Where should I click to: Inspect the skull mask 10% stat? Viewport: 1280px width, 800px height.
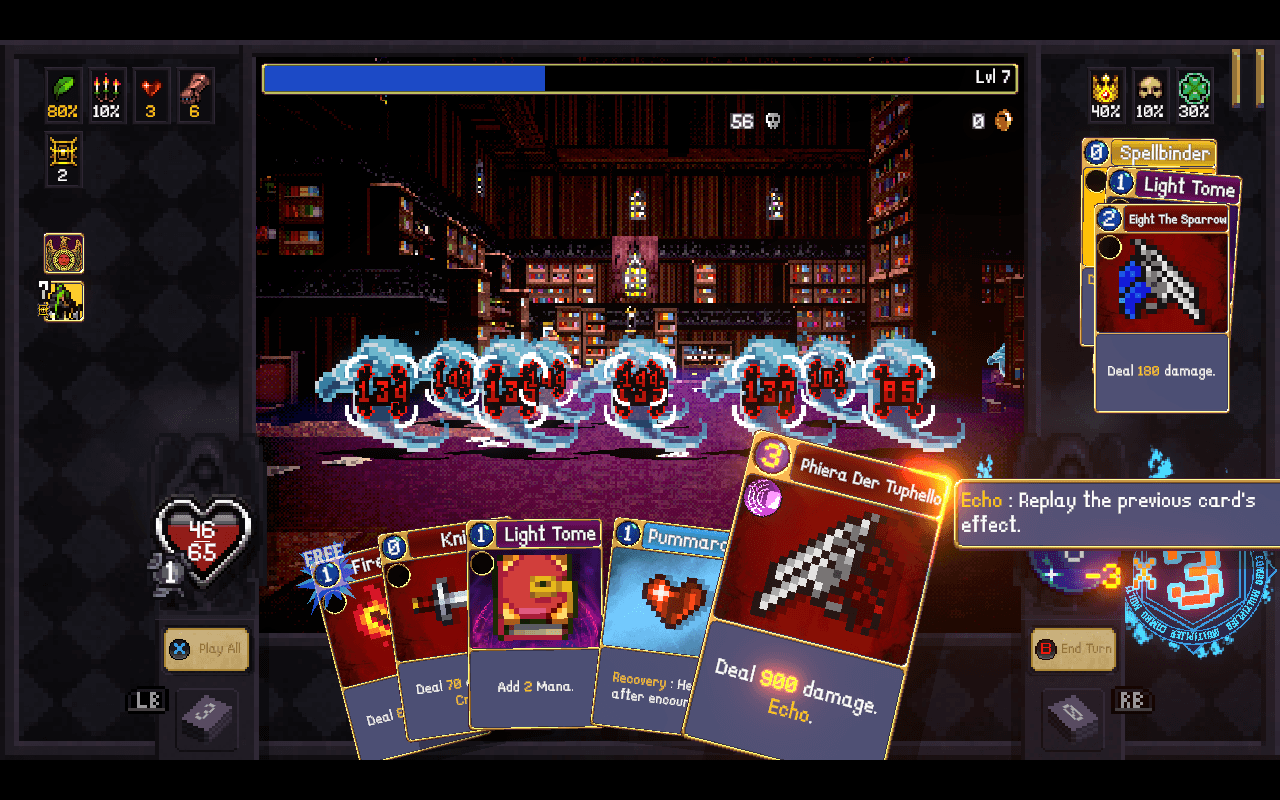pos(1150,95)
